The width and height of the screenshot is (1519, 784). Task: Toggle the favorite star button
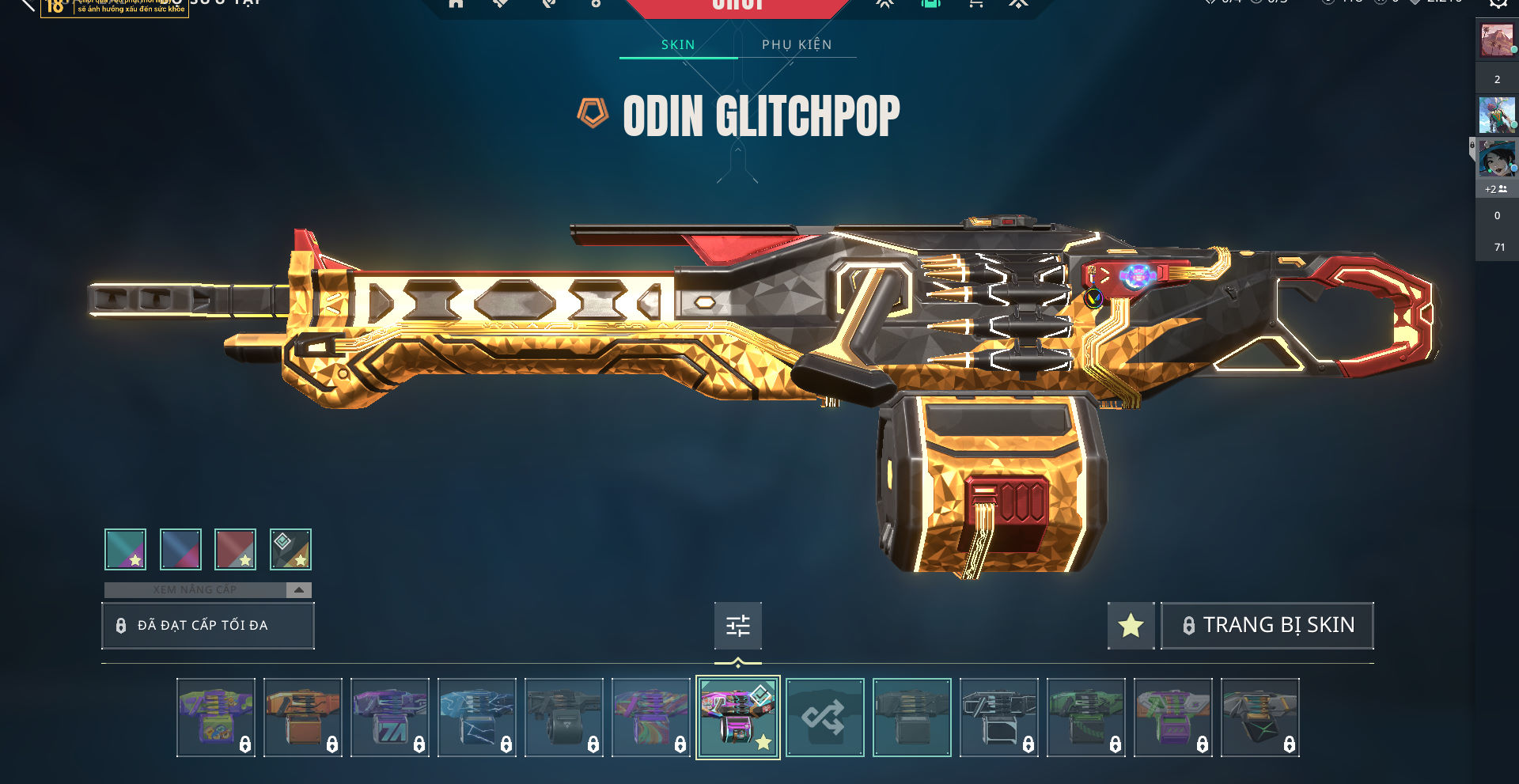click(x=1131, y=625)
